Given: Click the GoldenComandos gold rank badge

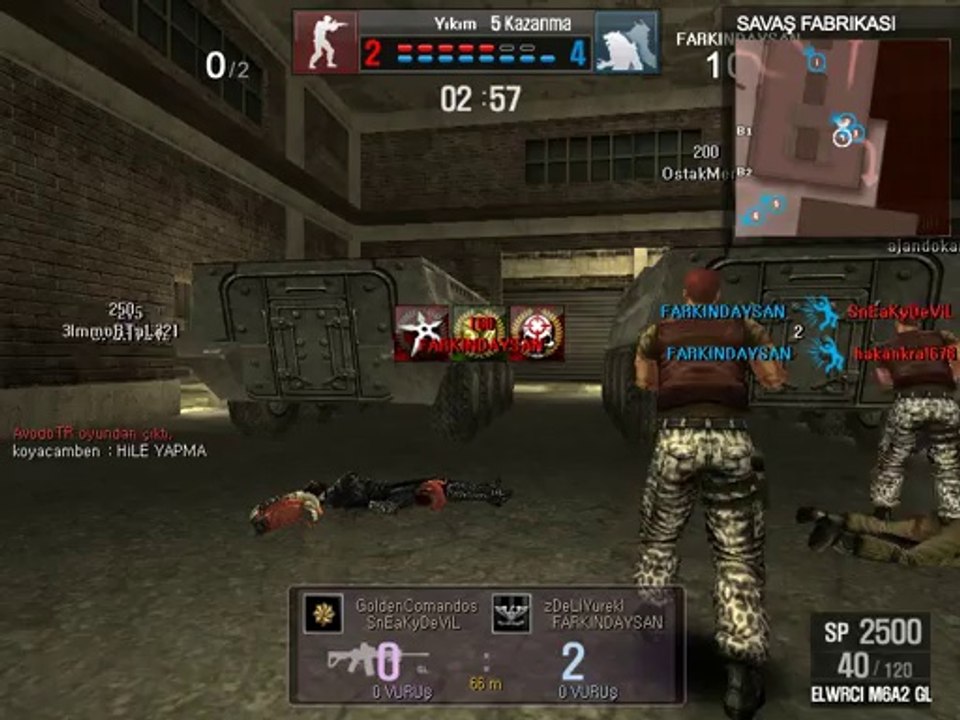Looking at the screenshot, I should [324, 613].
